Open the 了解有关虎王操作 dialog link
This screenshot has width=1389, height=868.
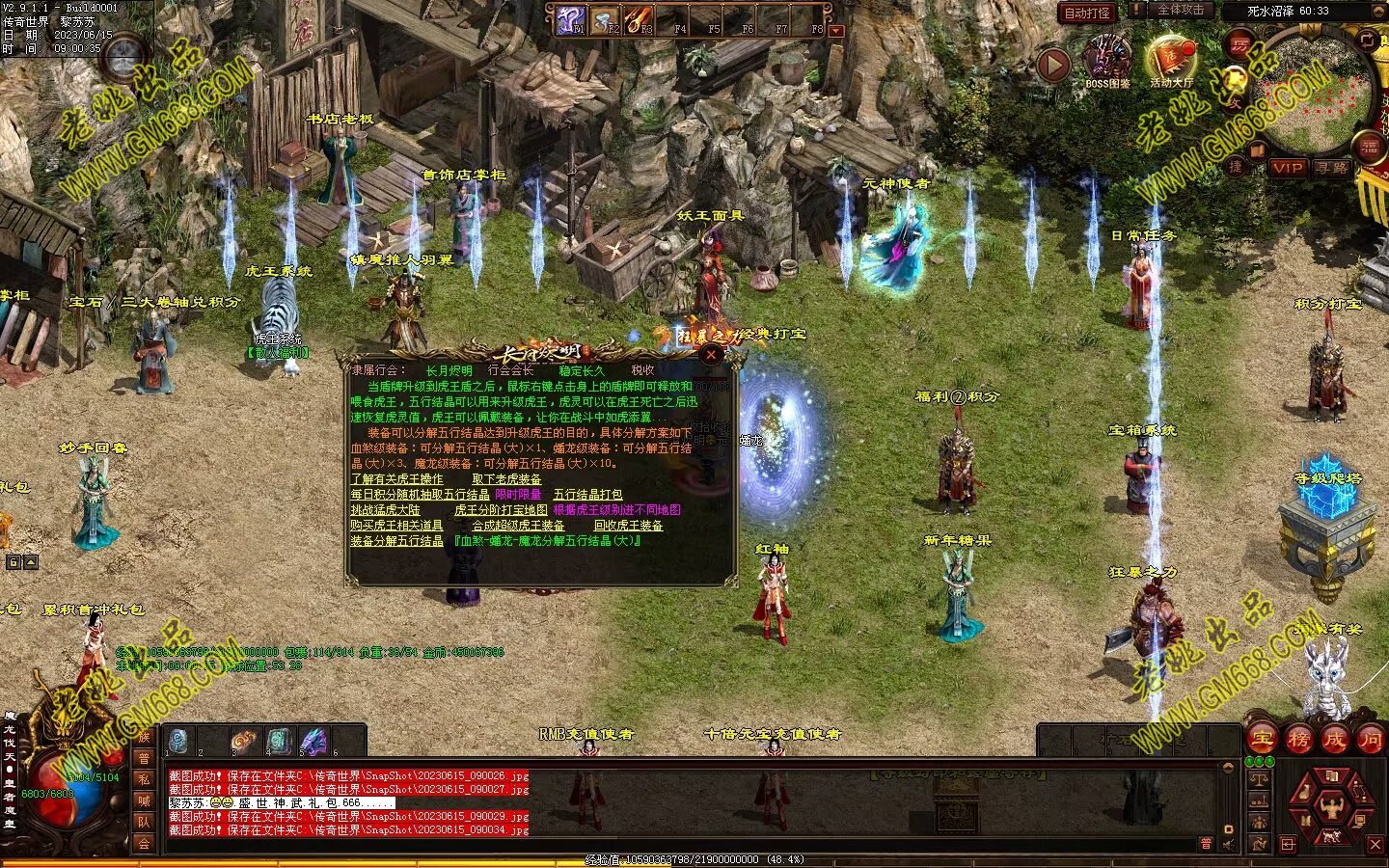click(396, 479)
